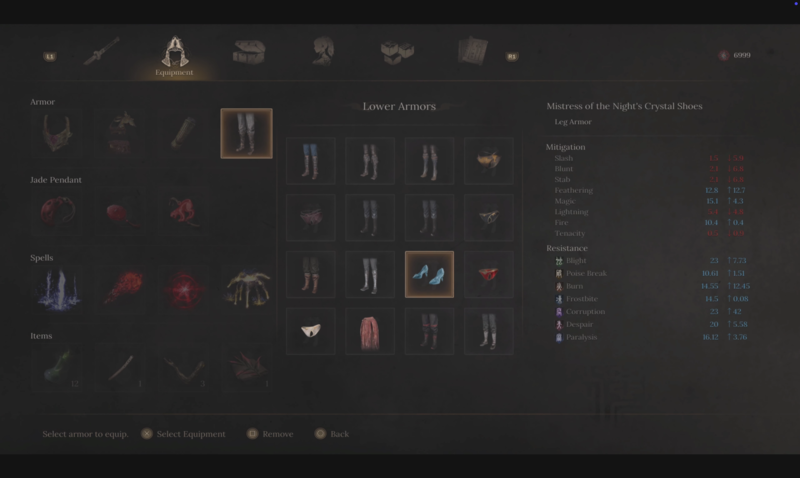Click the Remove equipment option
This screenshot has width=800, height=478.
click(x=270, y=434)
